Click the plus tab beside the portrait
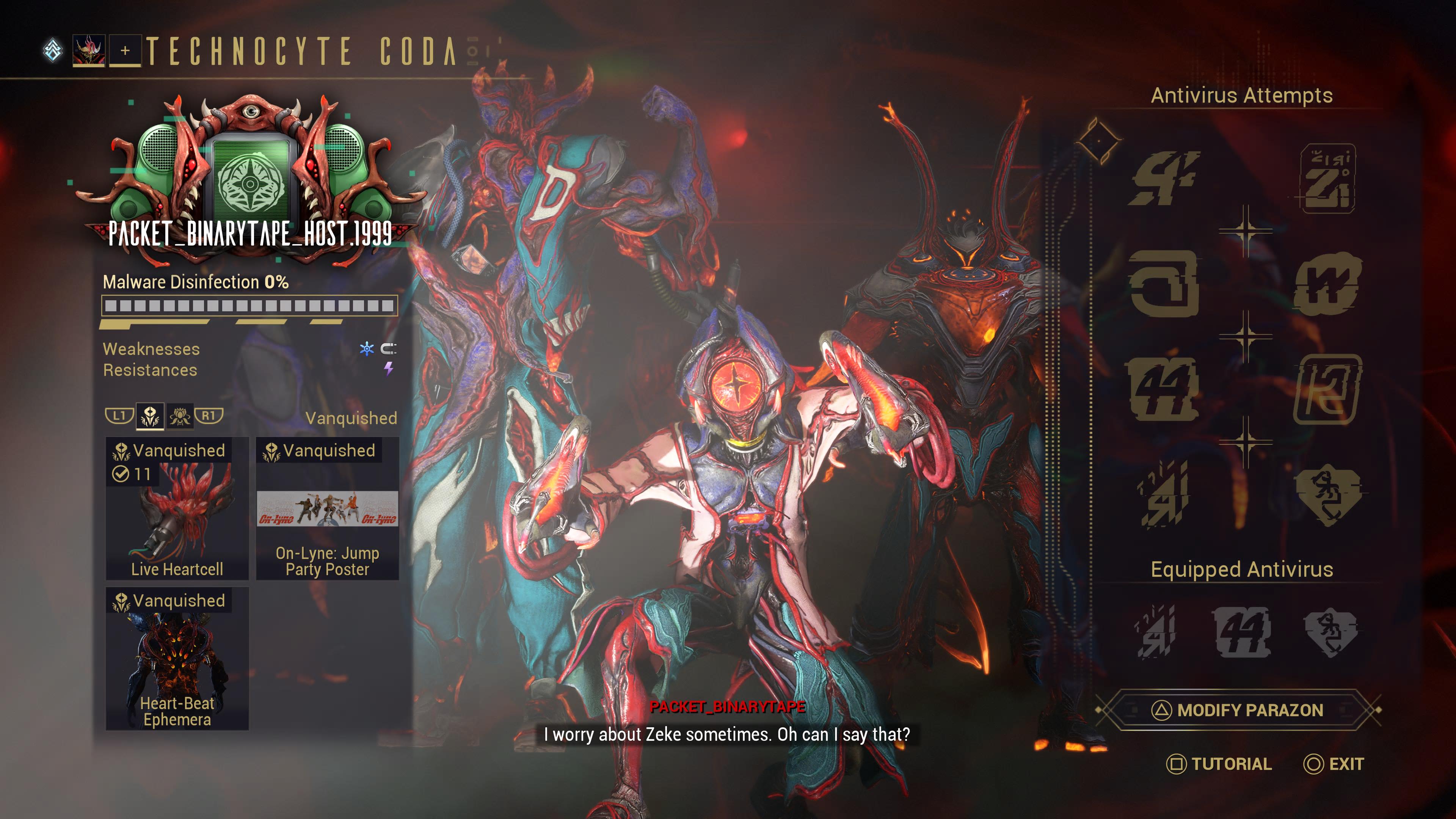 tap(125, 51)
